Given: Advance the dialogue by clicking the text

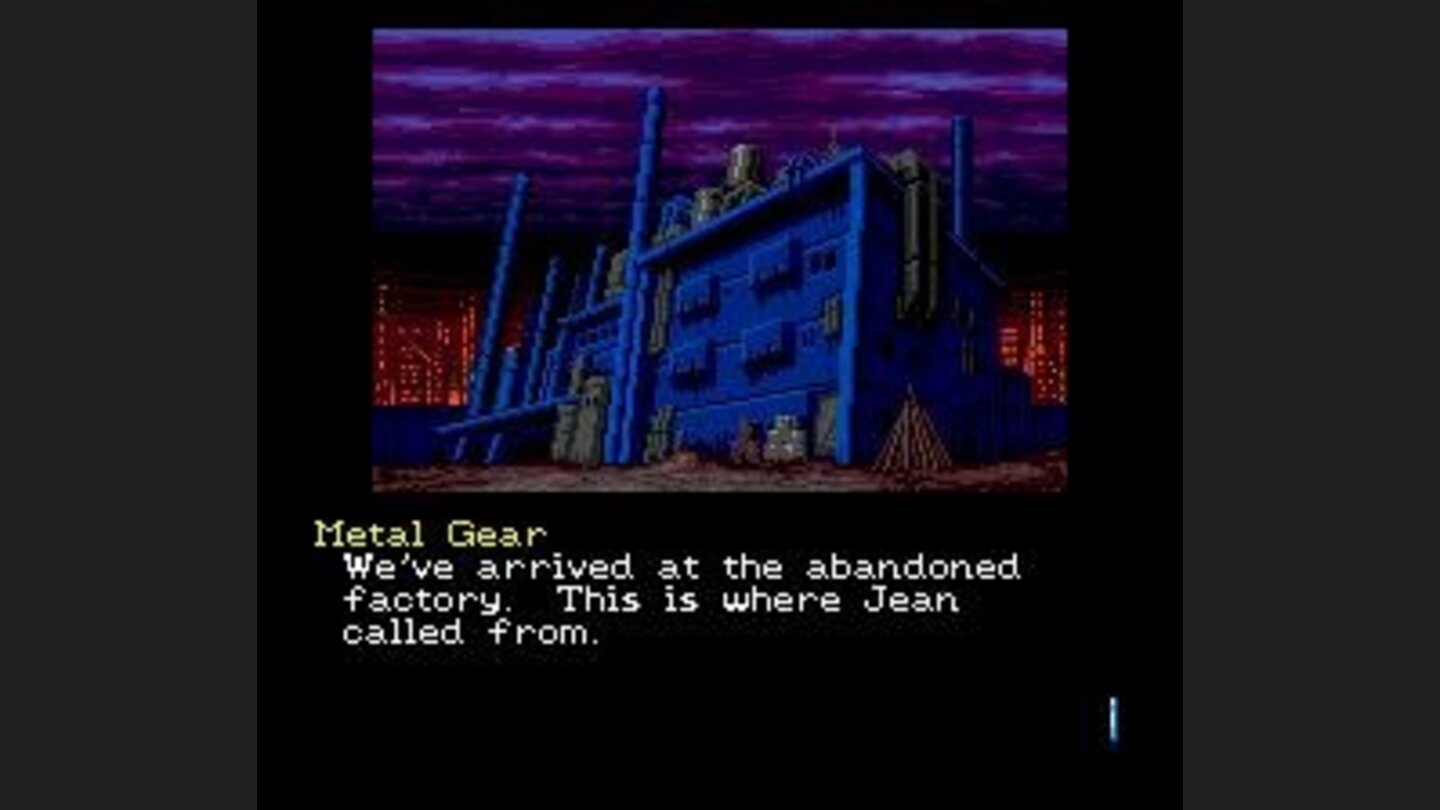Looking at the screenshot, I should click(x=680, y=600).
